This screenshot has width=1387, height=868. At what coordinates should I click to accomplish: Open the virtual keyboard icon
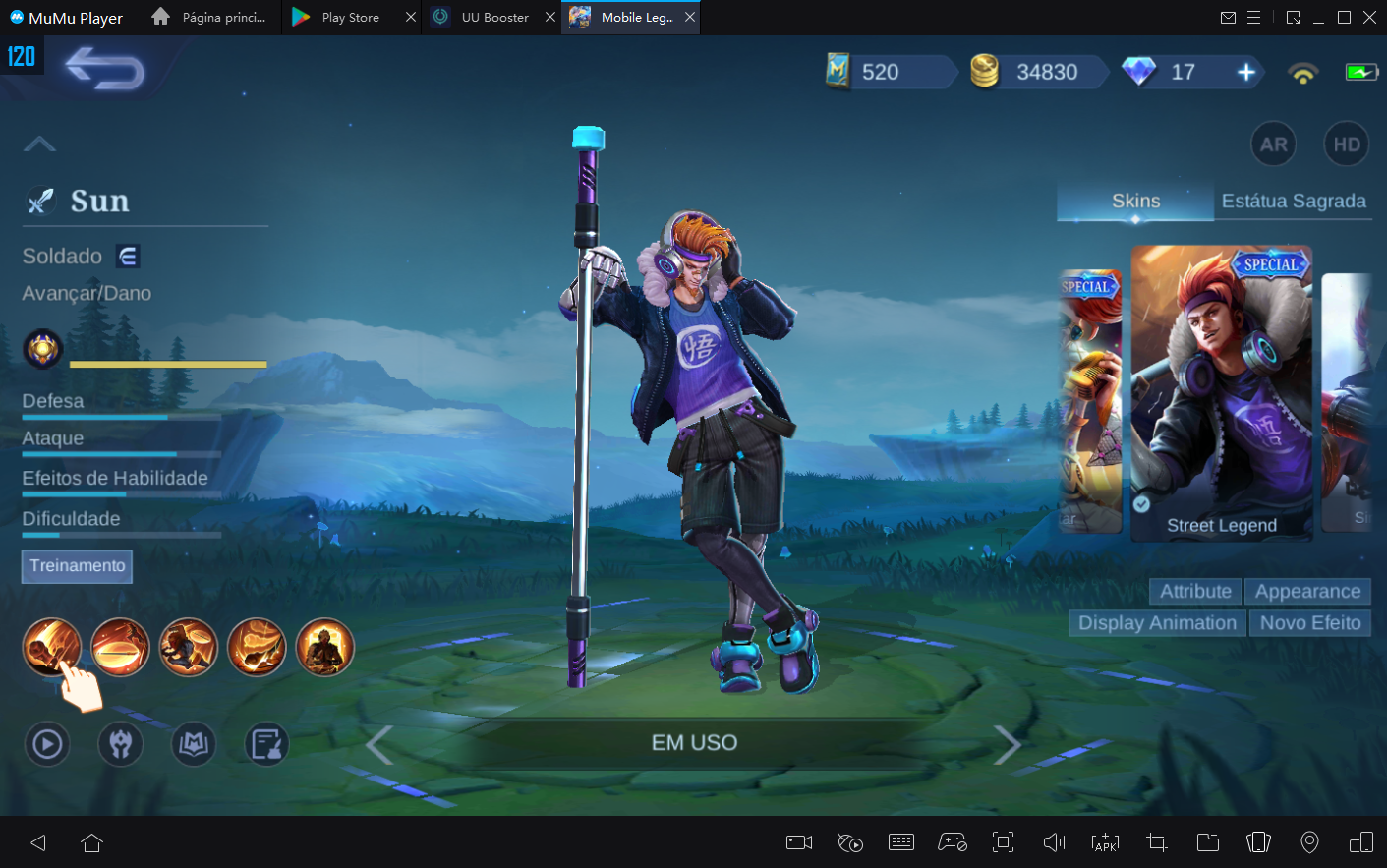(900, 842)
